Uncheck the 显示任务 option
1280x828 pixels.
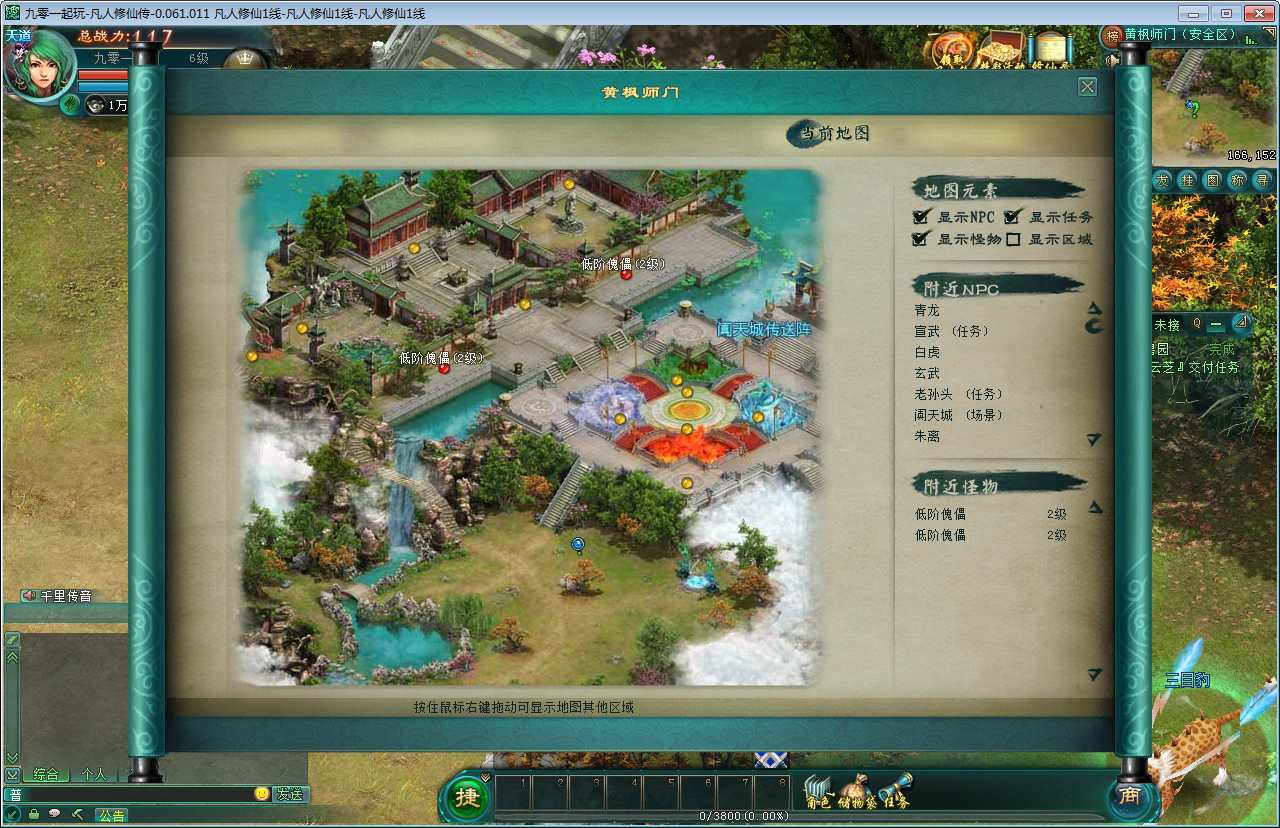click(x=1012, y=216)
